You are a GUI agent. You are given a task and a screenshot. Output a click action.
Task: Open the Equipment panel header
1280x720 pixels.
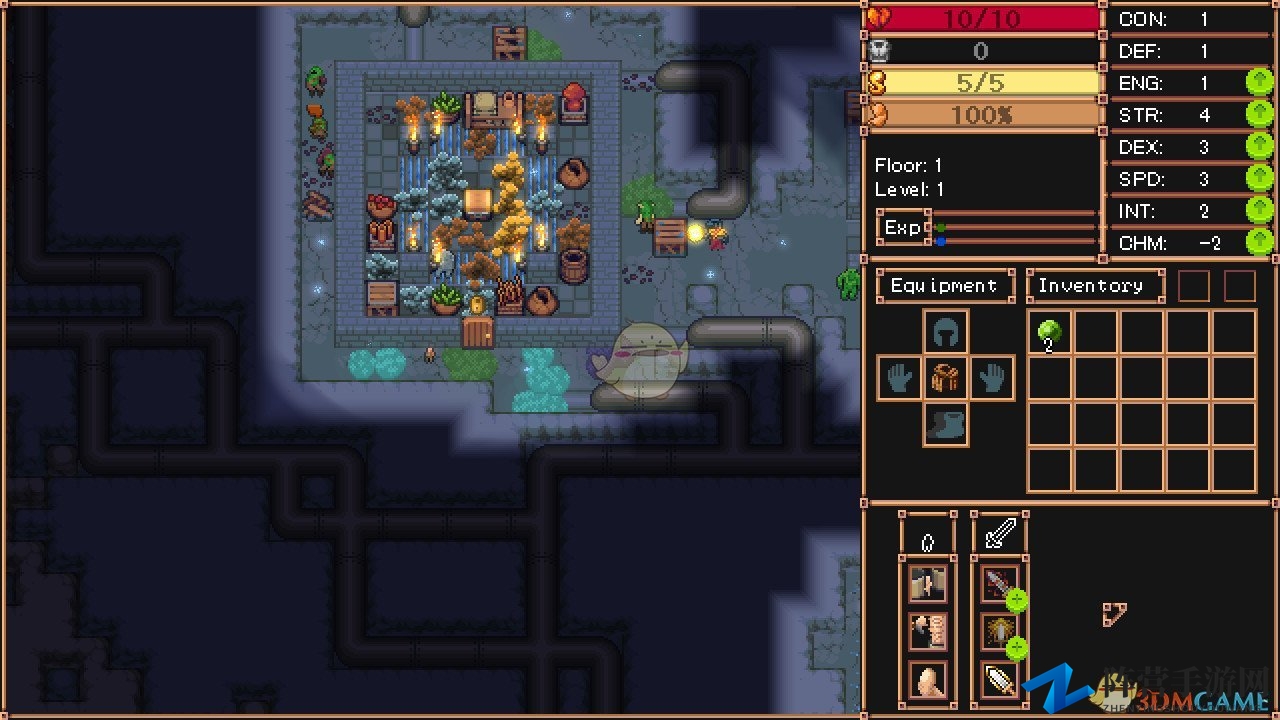(x=944, y=286)
